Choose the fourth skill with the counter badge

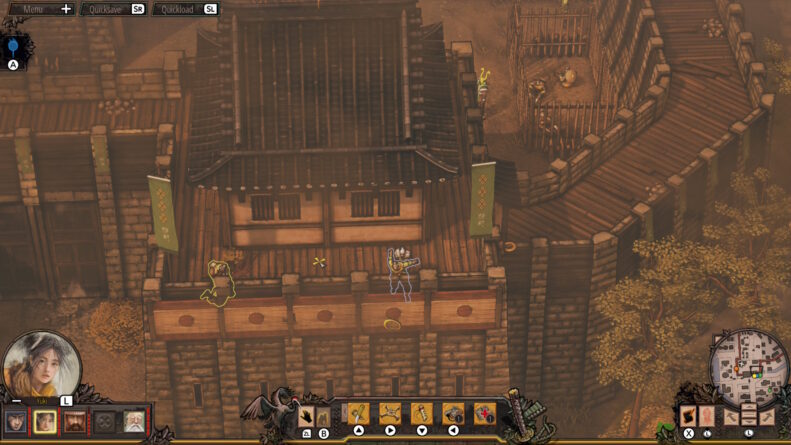click(453, 414)
